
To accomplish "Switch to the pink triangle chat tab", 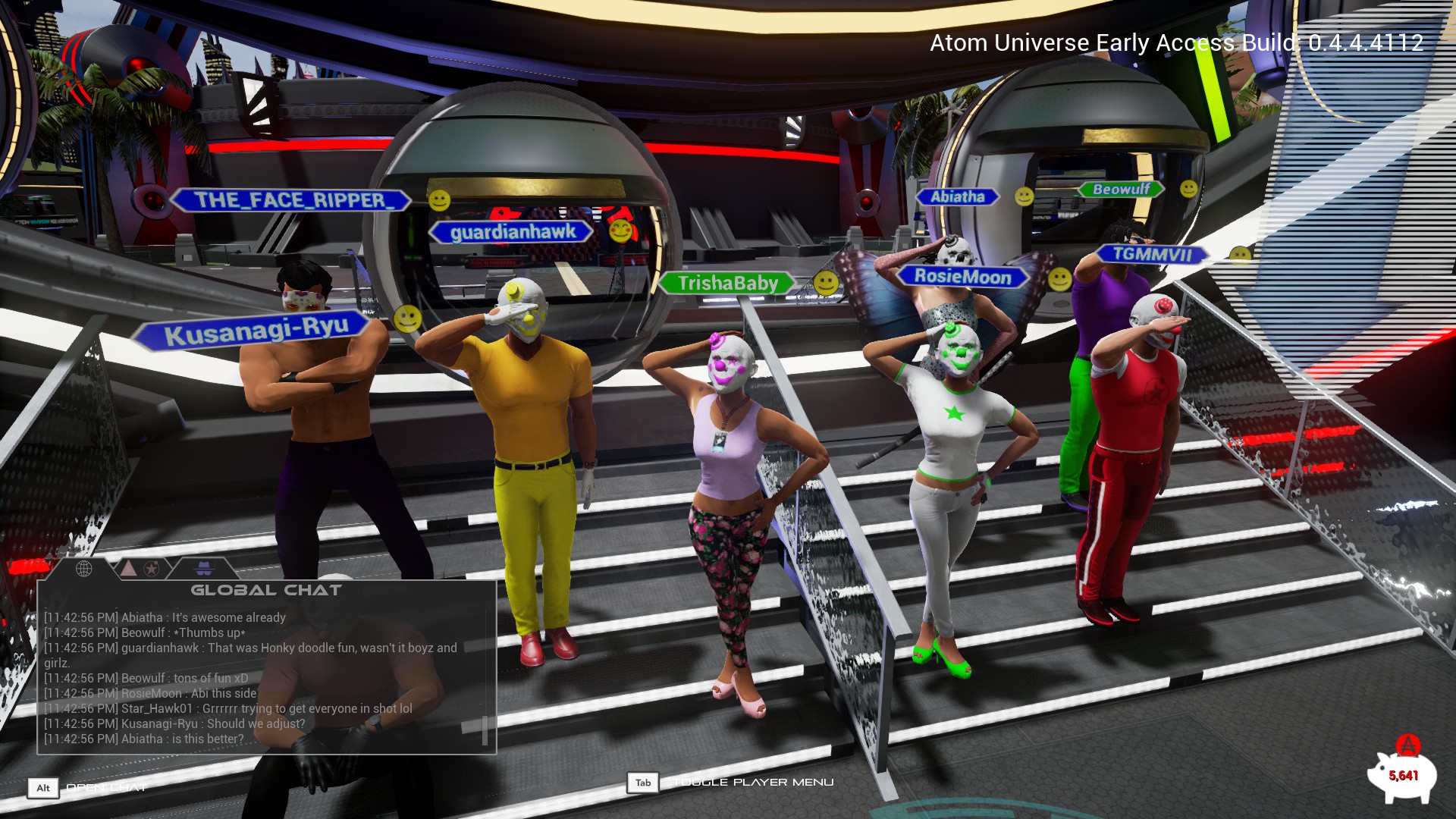I will [129, 568].
